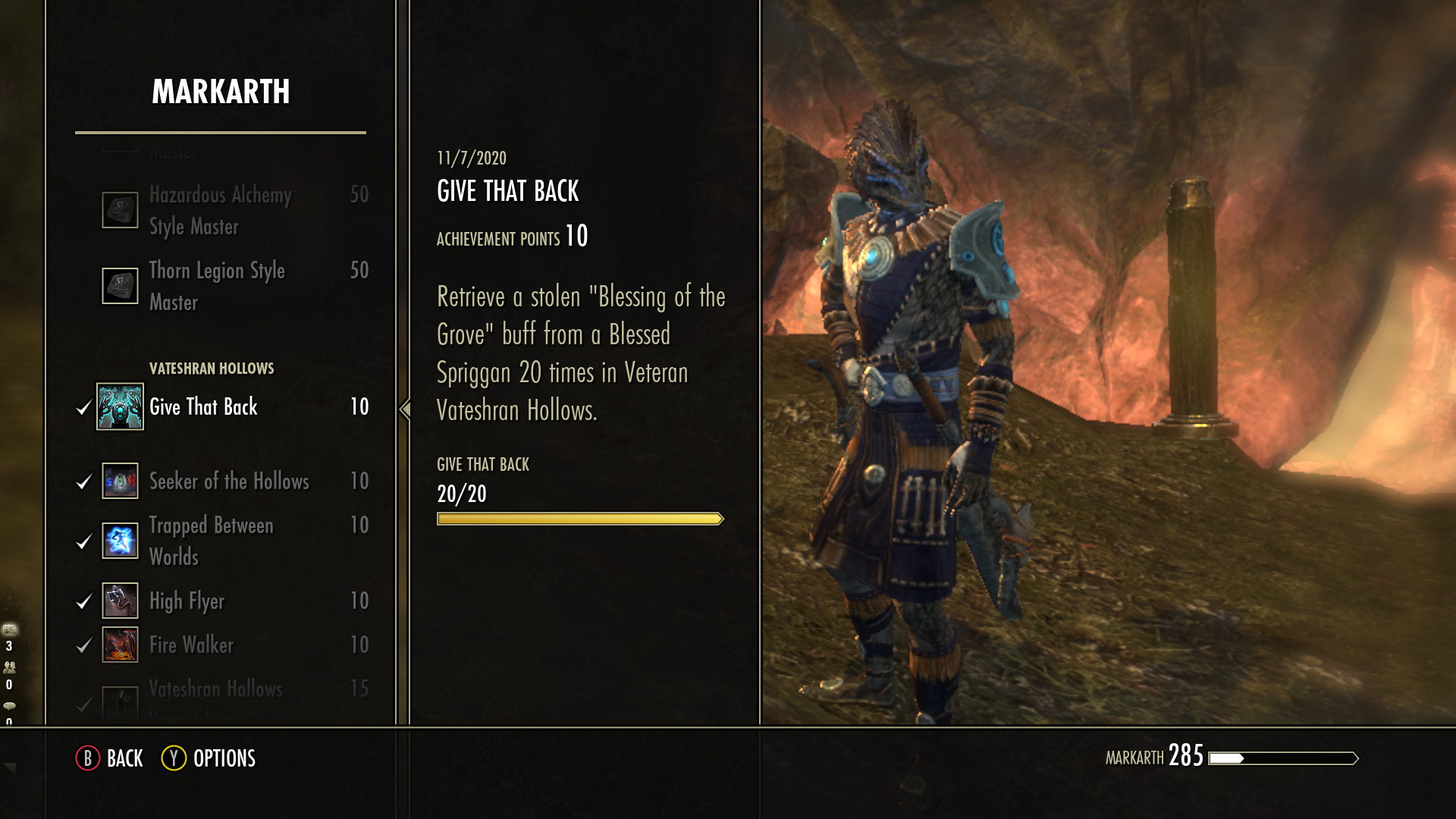Click the Trapped Between Worlds blue icon
The height and width of the screenshot is (819, 1456).
[120, 541]
